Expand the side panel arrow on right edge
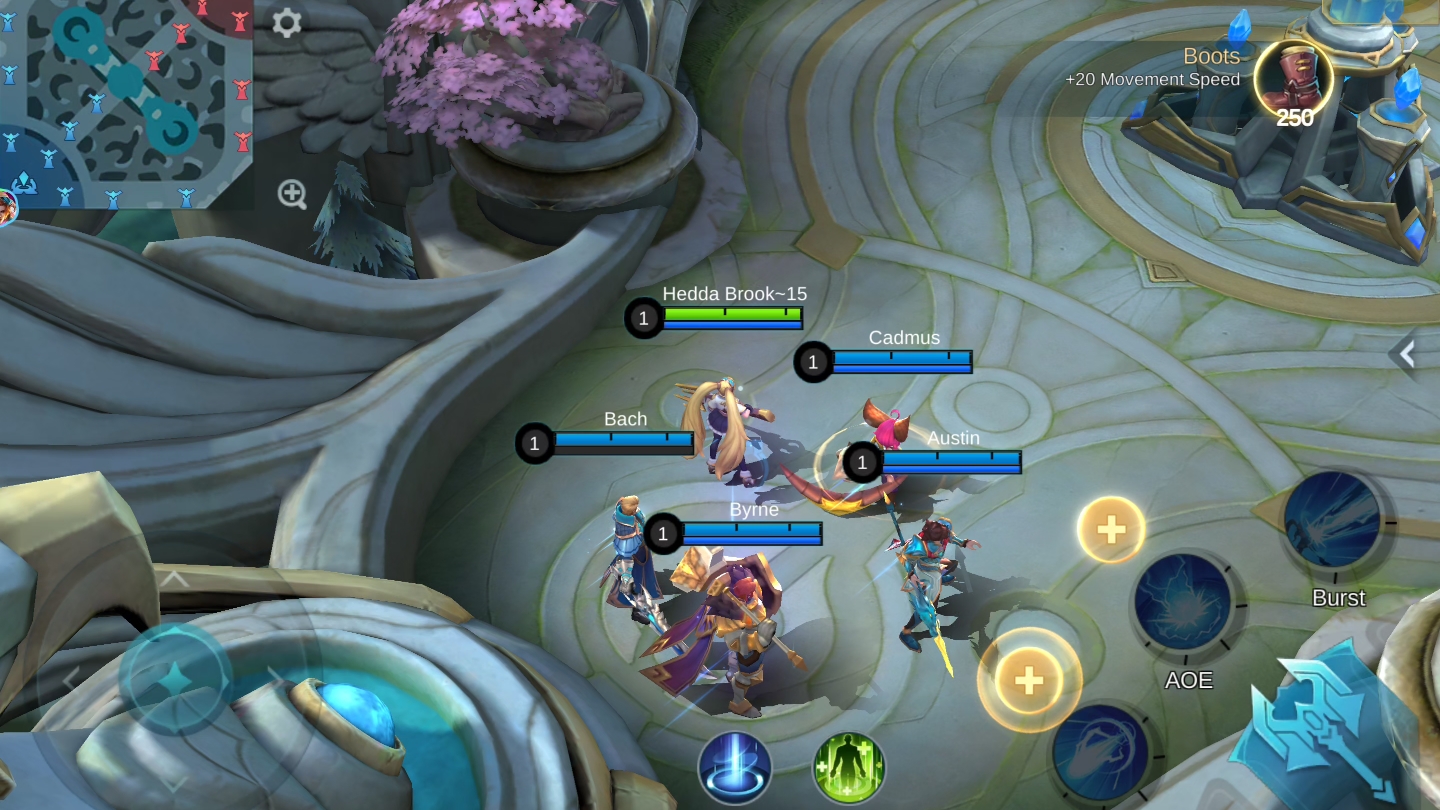Image resolution: width=1440 pixels, height=810 pixels. tap(1408, 353)
